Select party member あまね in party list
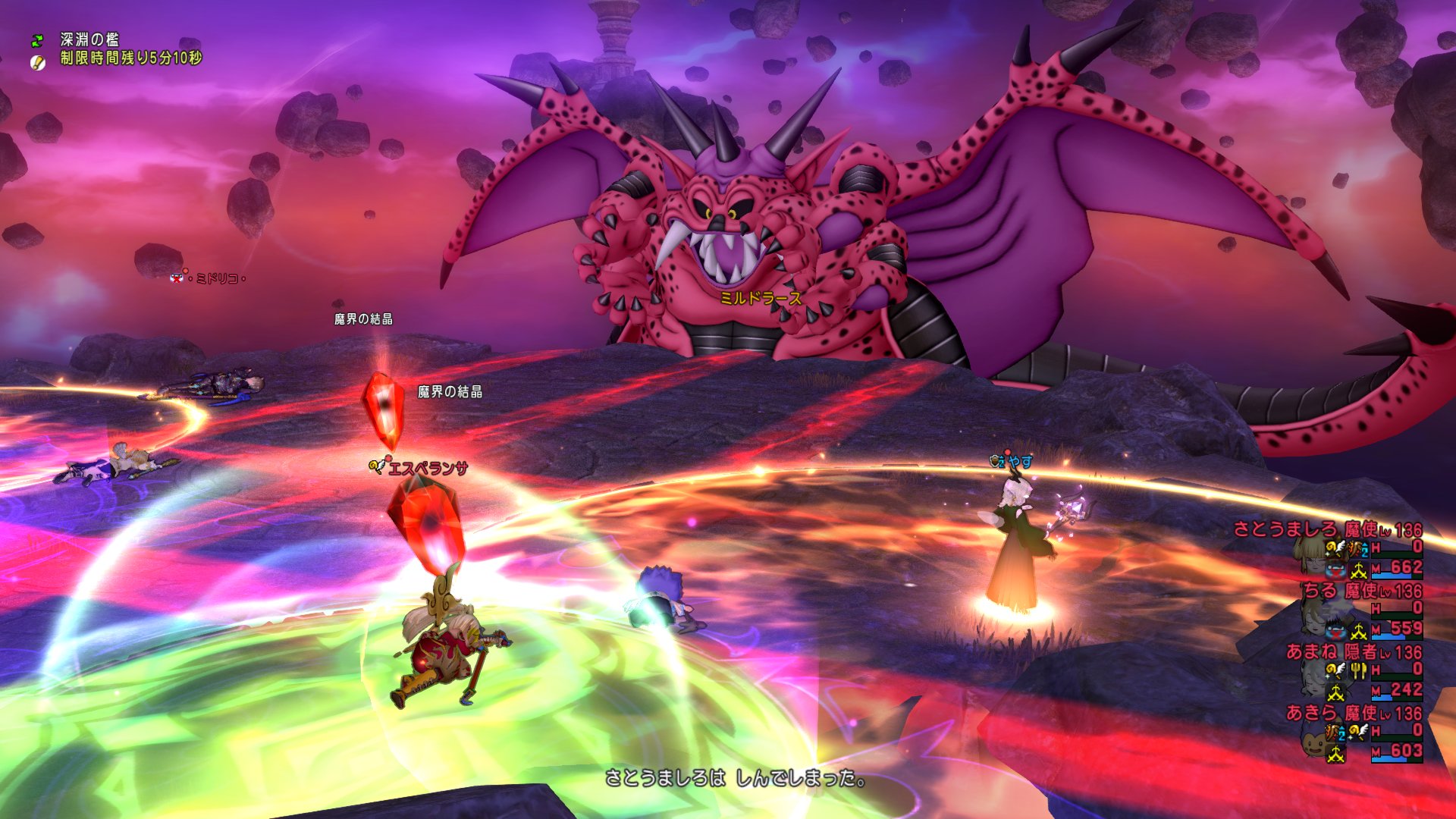 [1312, 651]
